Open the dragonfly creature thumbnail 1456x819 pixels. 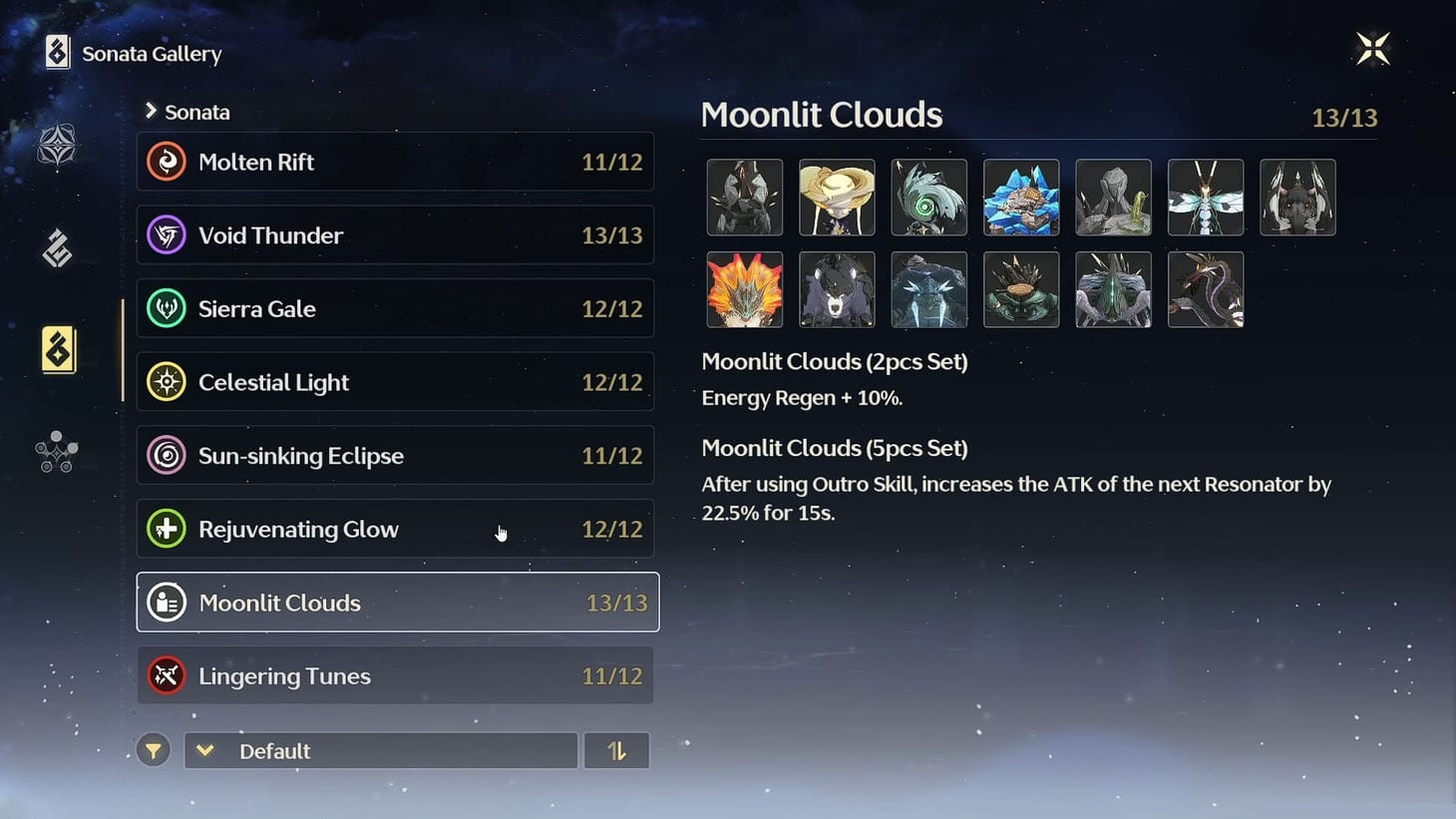(x=1205, y=197)
